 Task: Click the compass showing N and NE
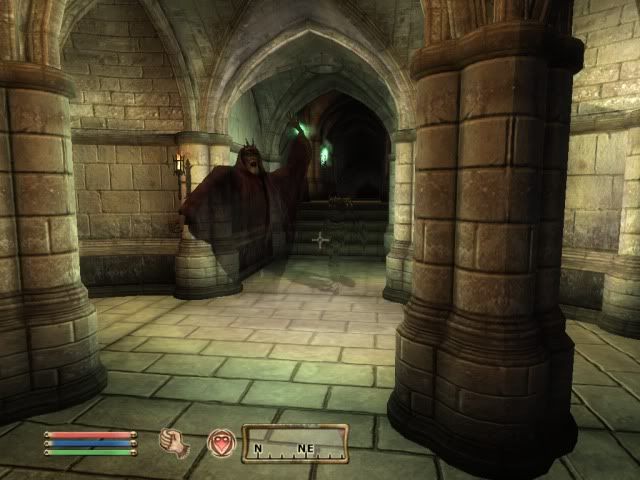[x=295, y=443]
